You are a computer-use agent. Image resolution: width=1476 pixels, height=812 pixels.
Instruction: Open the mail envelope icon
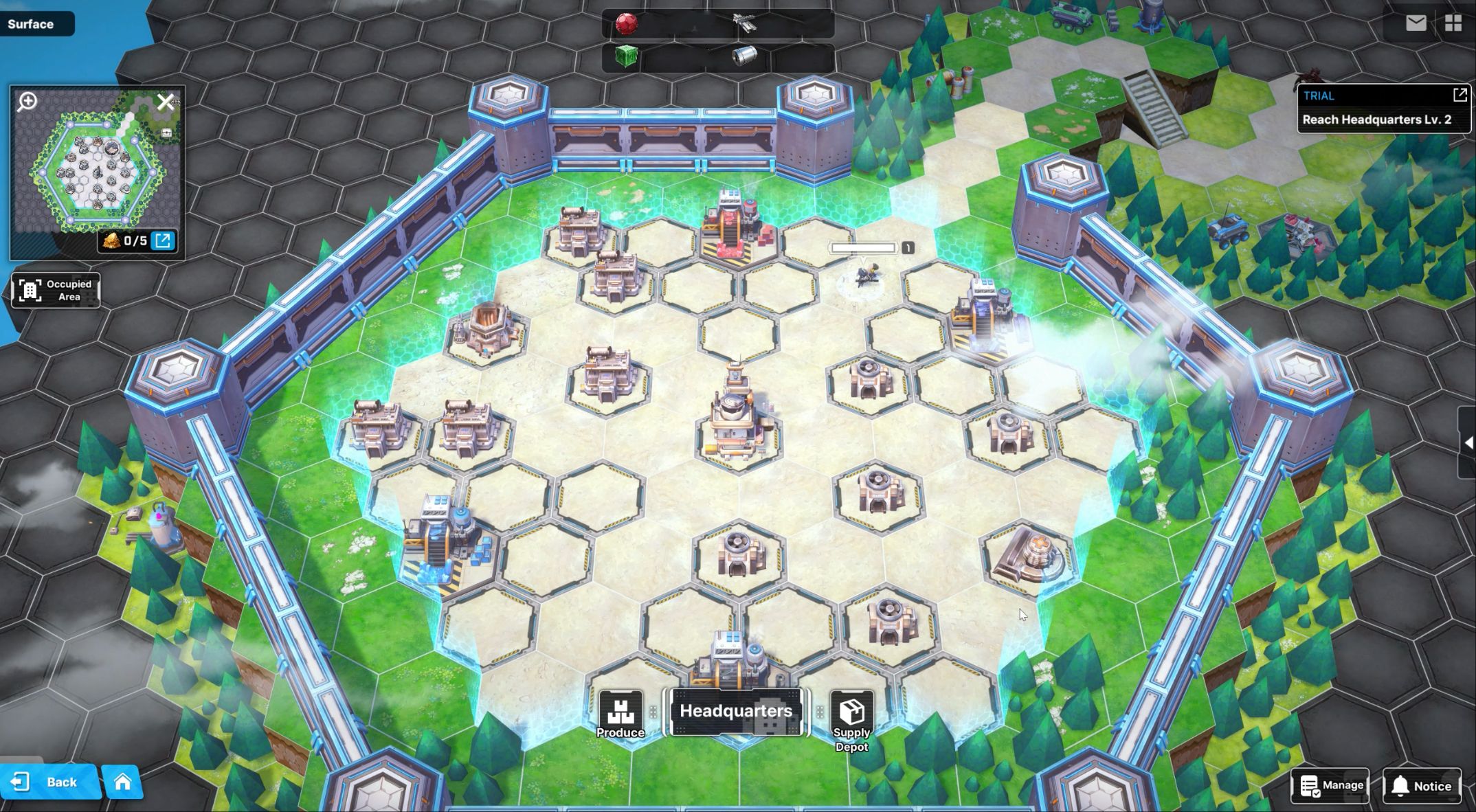point(1416,23)
